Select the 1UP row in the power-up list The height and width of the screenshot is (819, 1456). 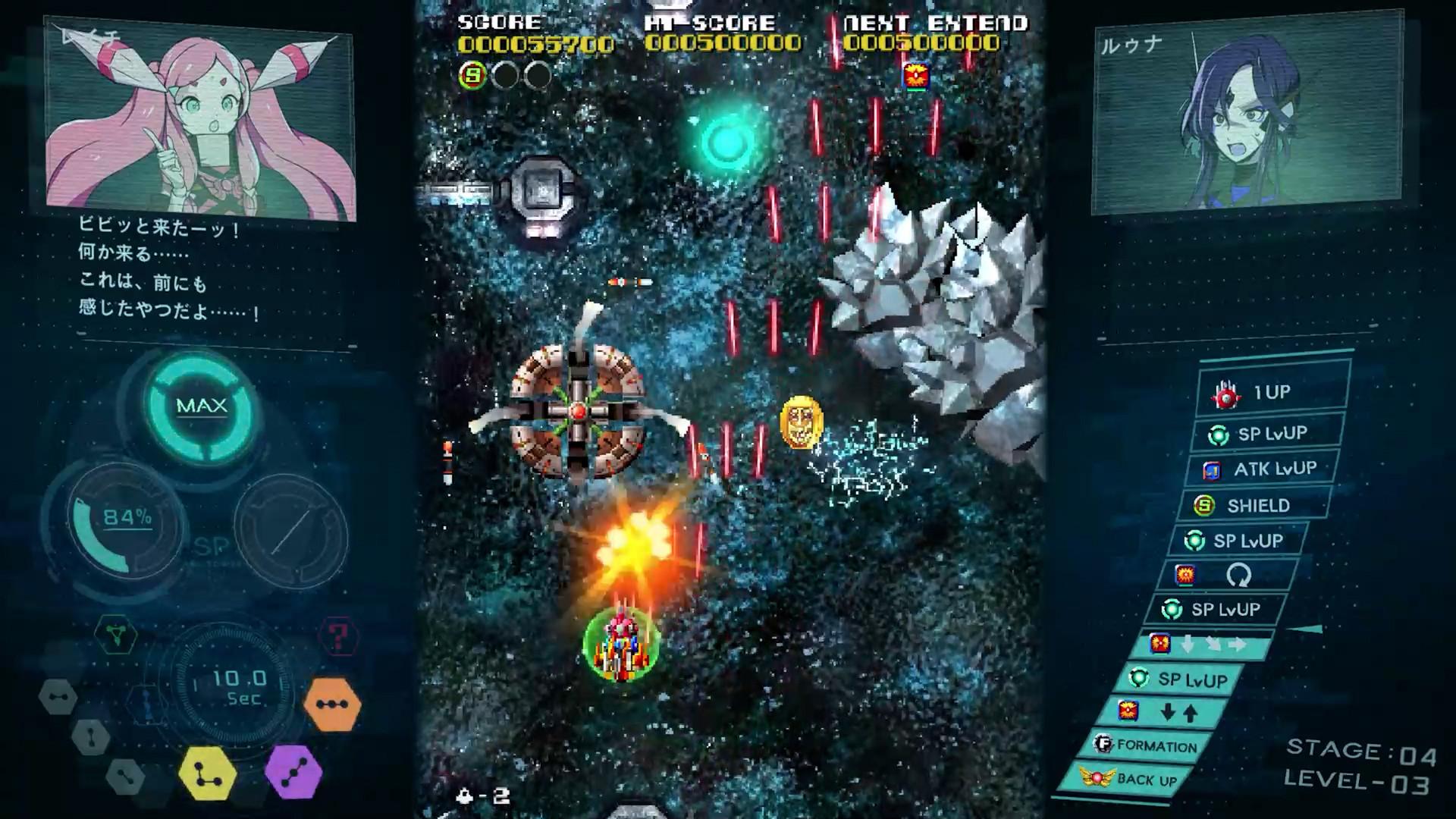point(1271,393)
